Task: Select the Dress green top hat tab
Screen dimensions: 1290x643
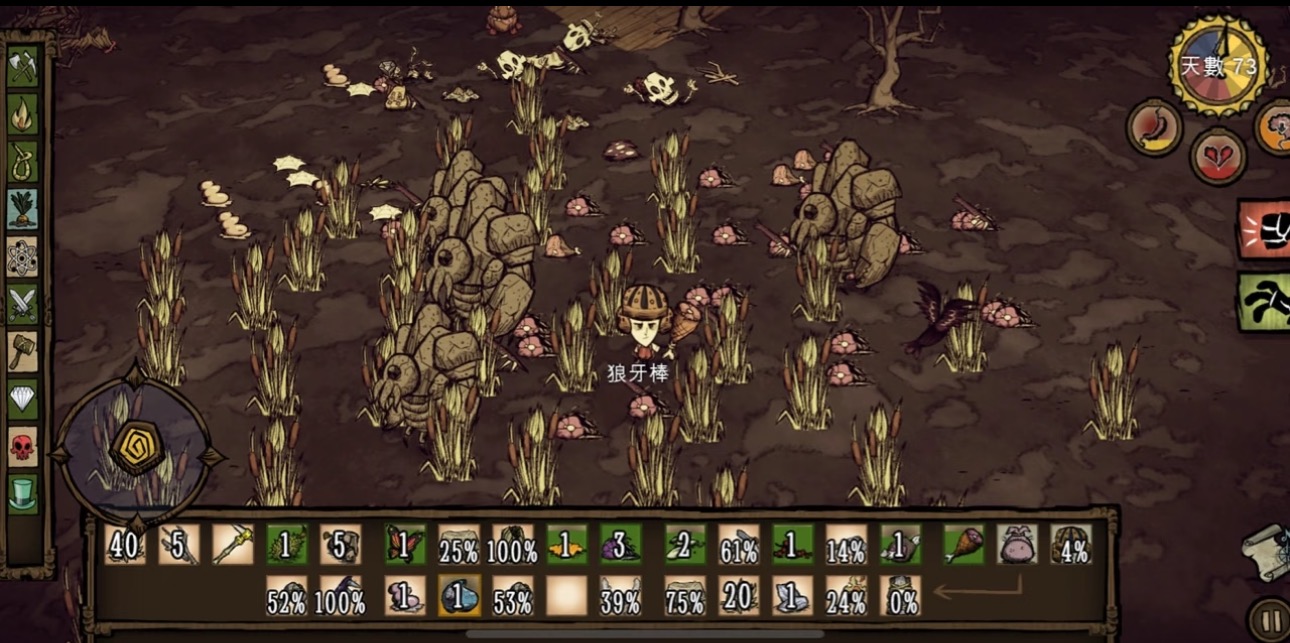Action: (x=23, y=493)
